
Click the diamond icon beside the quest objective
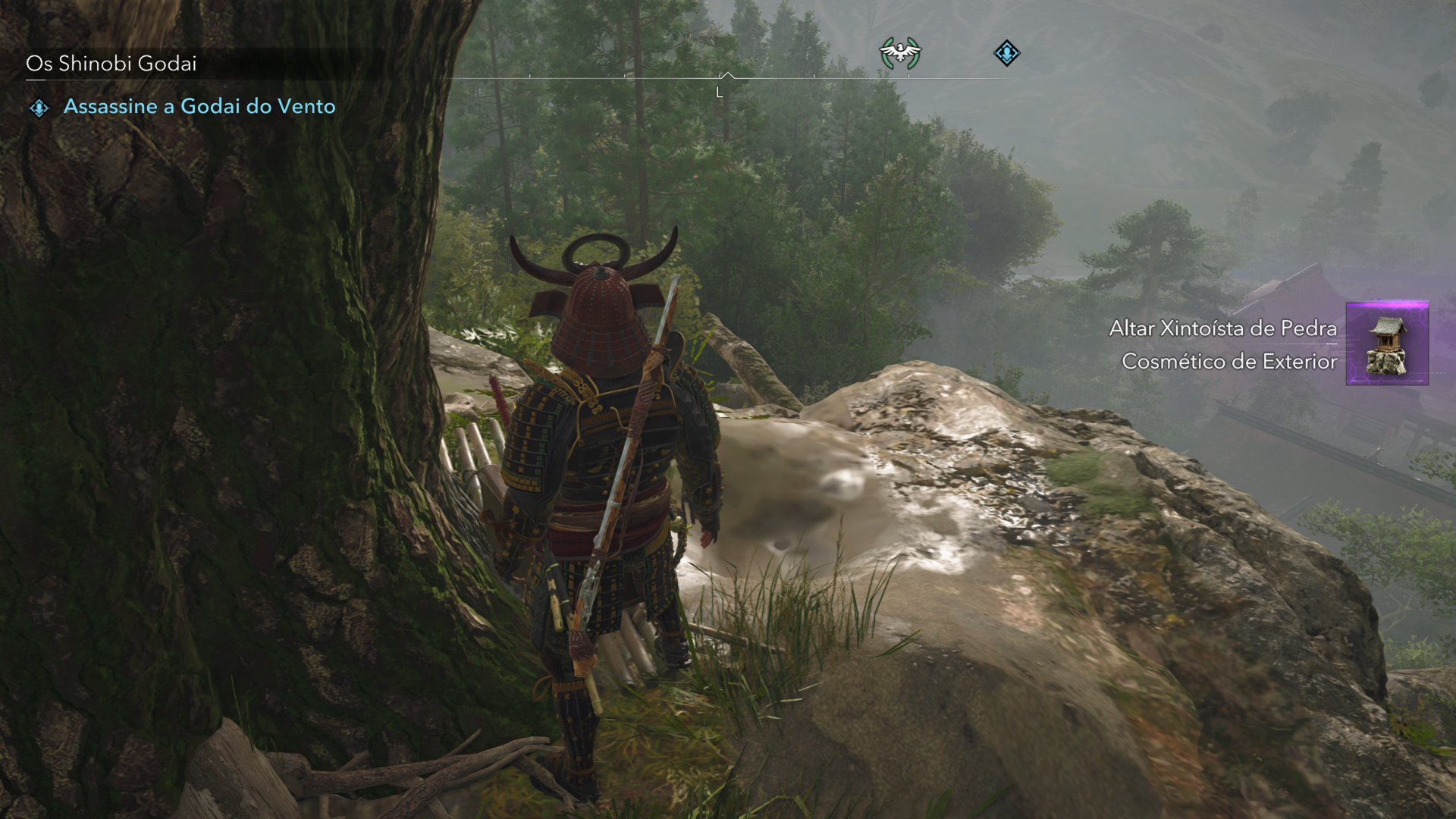pyautogui.click(x=39, y=108)
